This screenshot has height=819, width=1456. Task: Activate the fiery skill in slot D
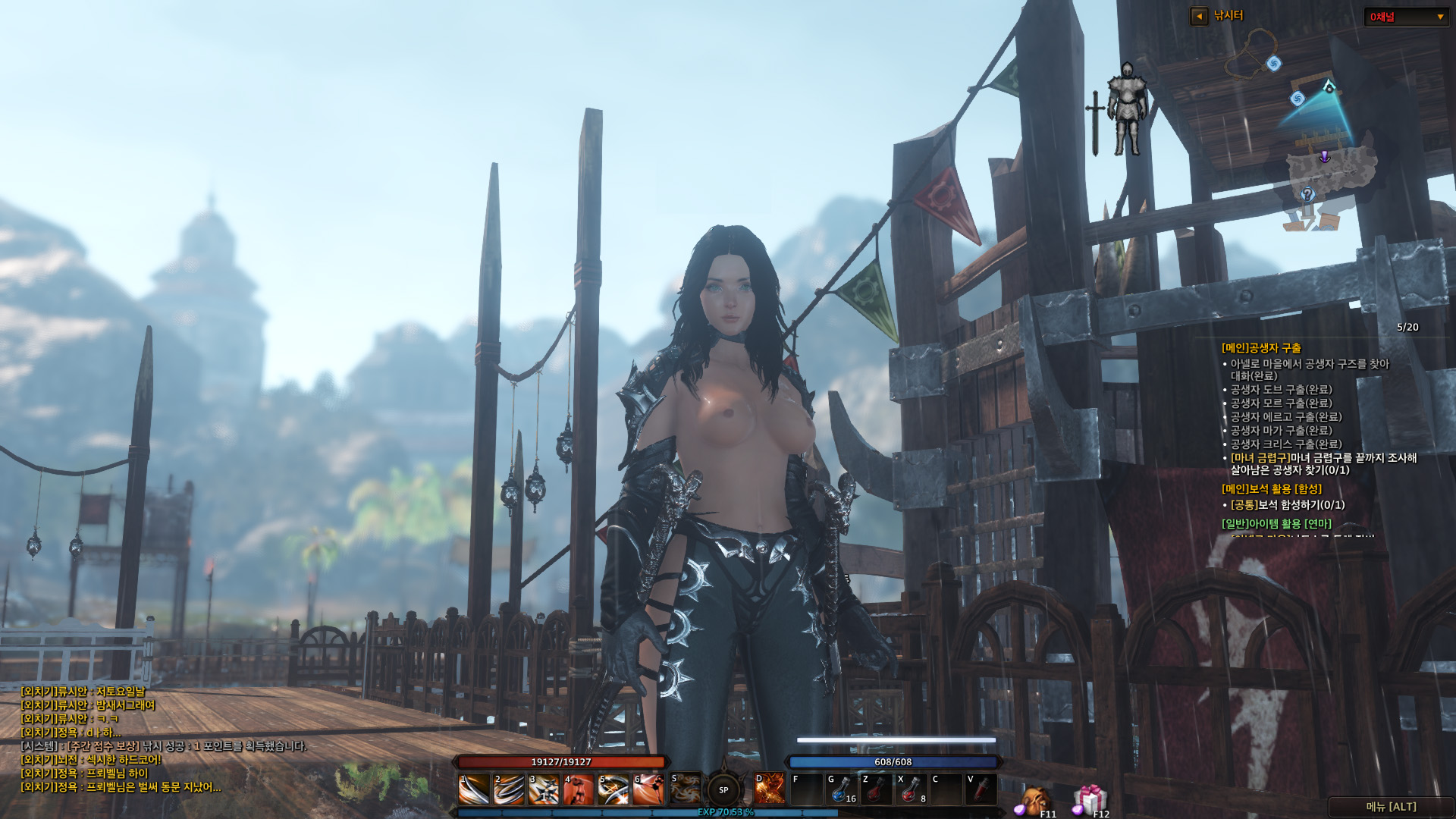pyautogui.click(x=769, y=789)
